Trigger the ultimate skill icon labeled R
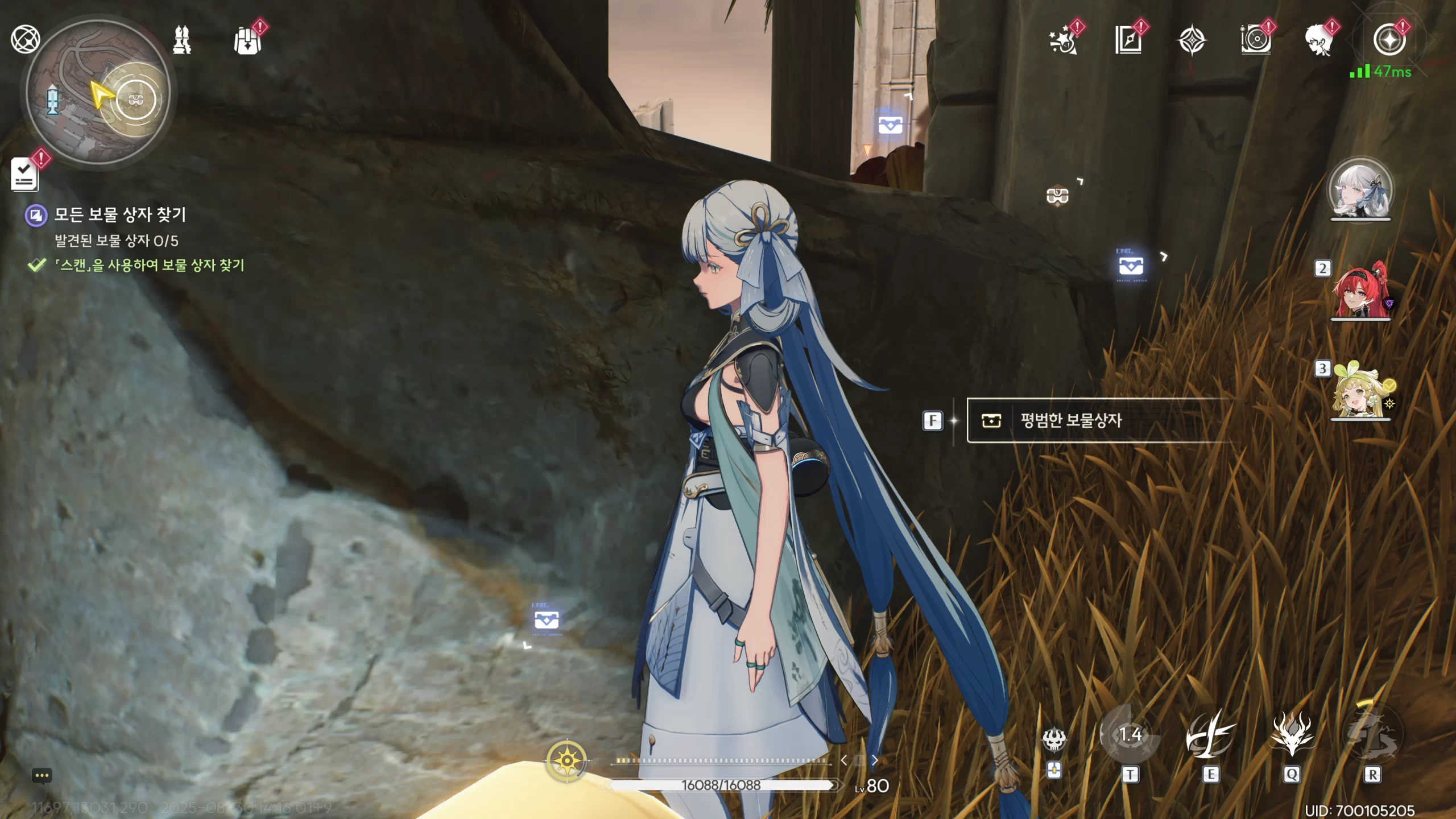The width and height of the screenshot is (1456, 819). pos(1372,736)
